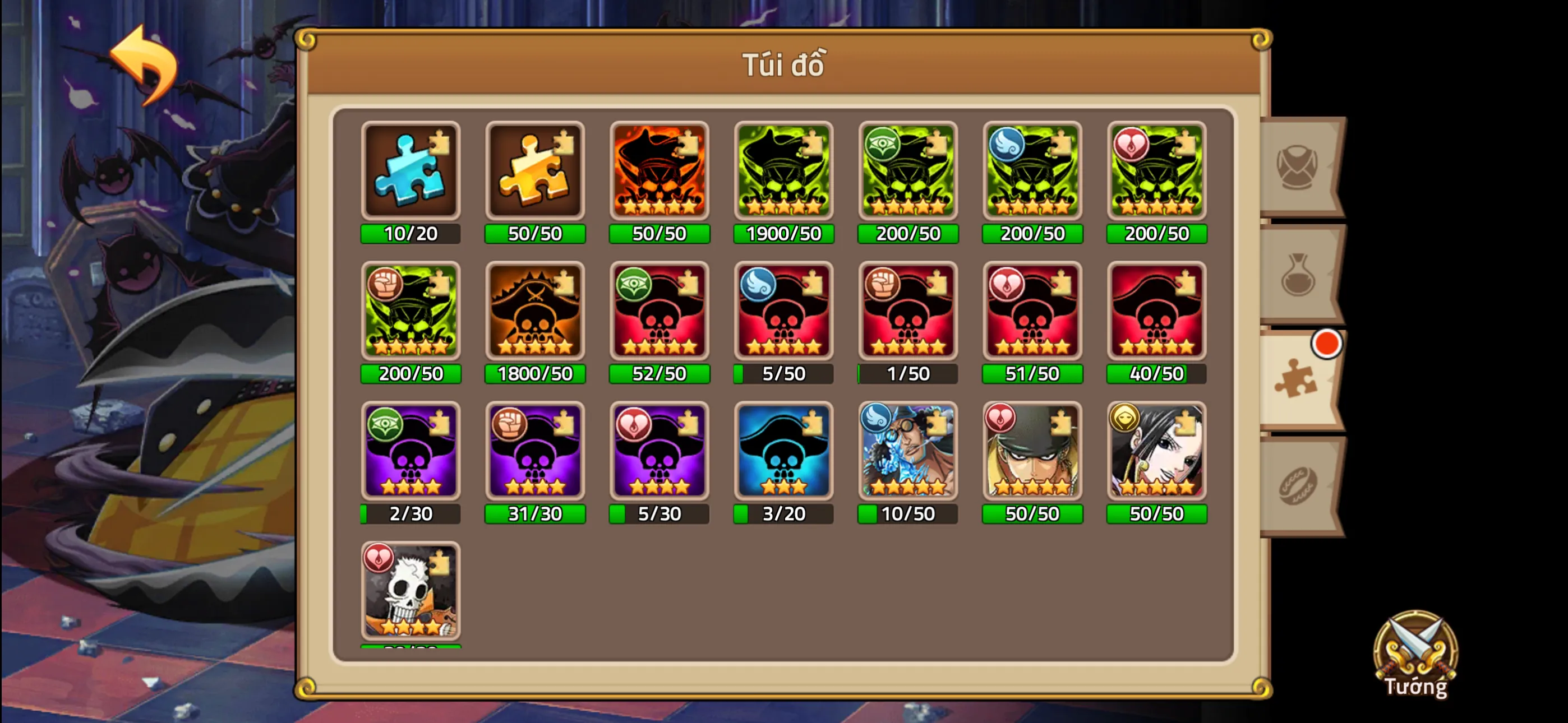The image size is (1568, 723).
Task: Open the Kuzan character fragment at 10/50
Action: [x=908, y=452]
